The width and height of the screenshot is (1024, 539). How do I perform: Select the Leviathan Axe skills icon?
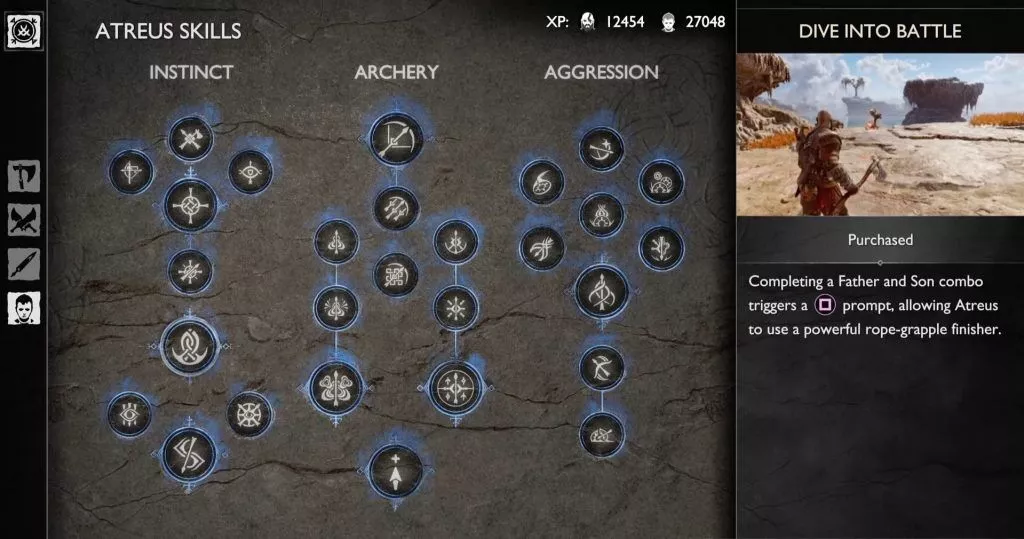click(x=23, y=177)
